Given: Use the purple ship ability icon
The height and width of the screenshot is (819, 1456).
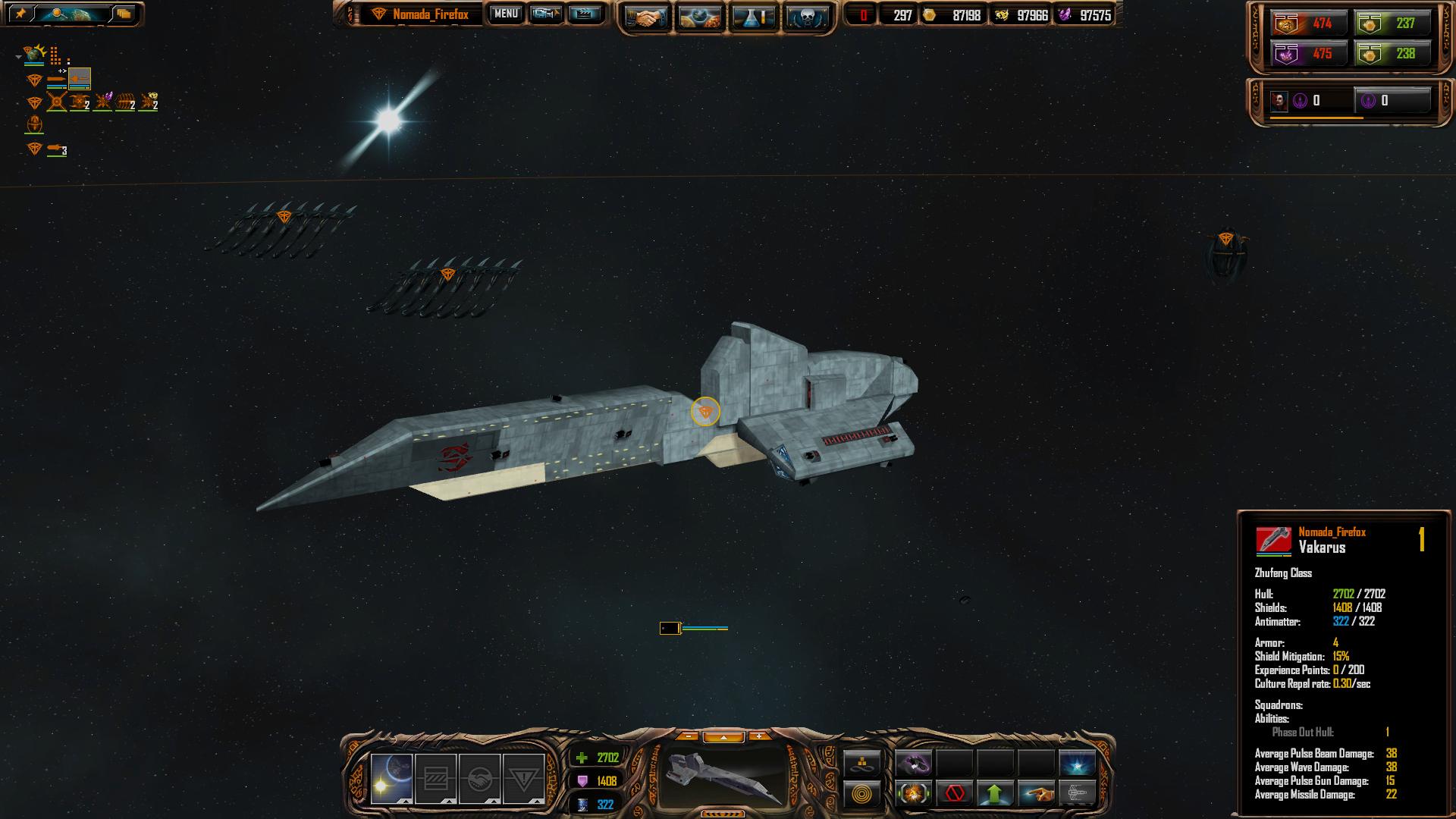Looking at the screenshot, I should click(x=913, y=763).
